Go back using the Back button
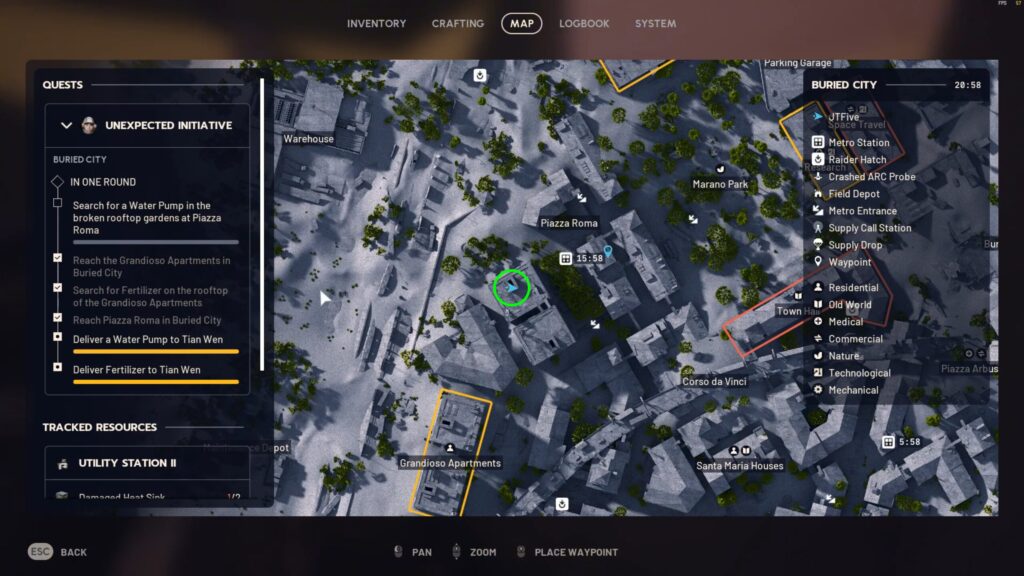This screenshot has width=1024, height=576. pos(58,552)
